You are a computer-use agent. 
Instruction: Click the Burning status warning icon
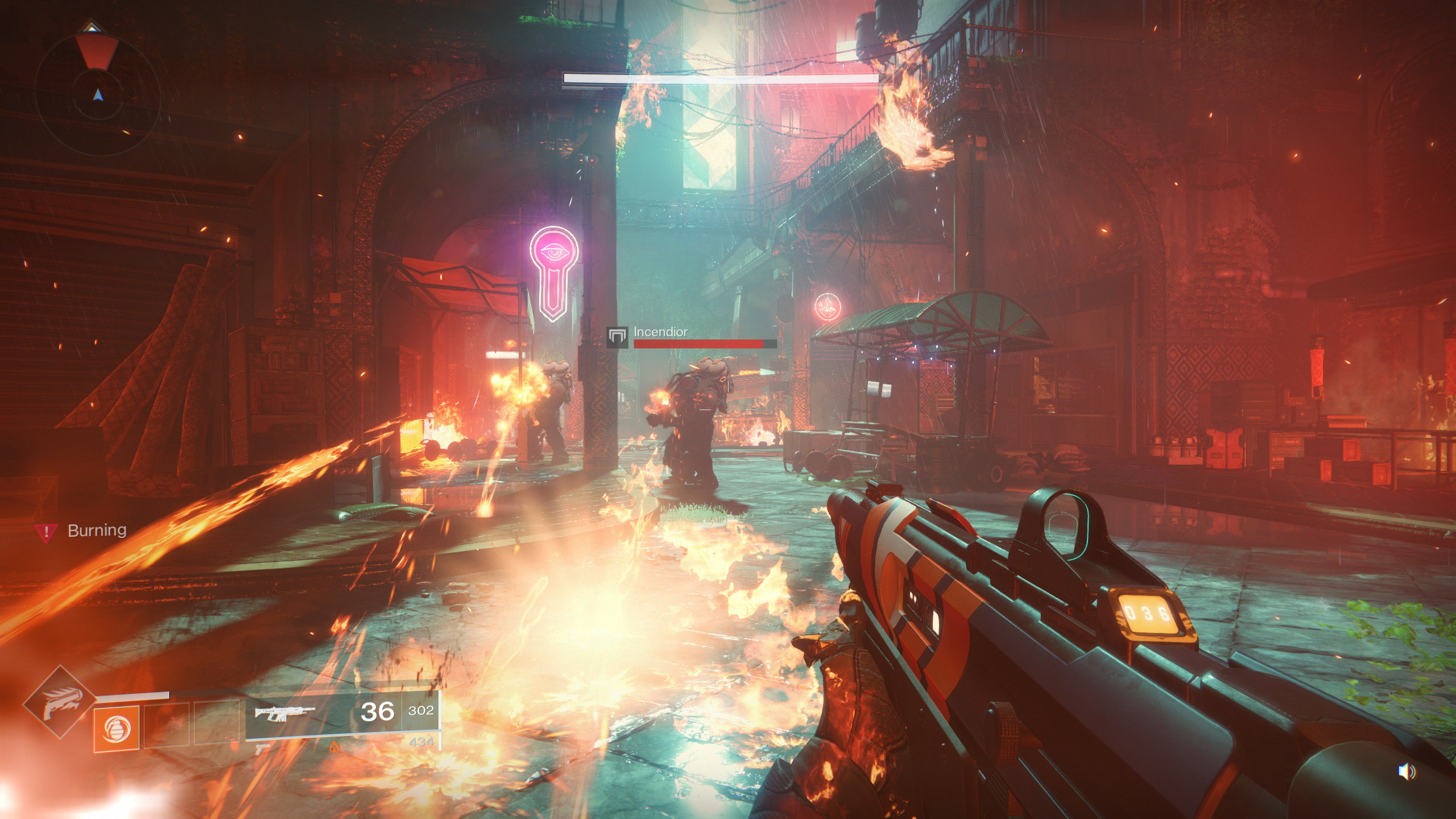pos(45,531)
